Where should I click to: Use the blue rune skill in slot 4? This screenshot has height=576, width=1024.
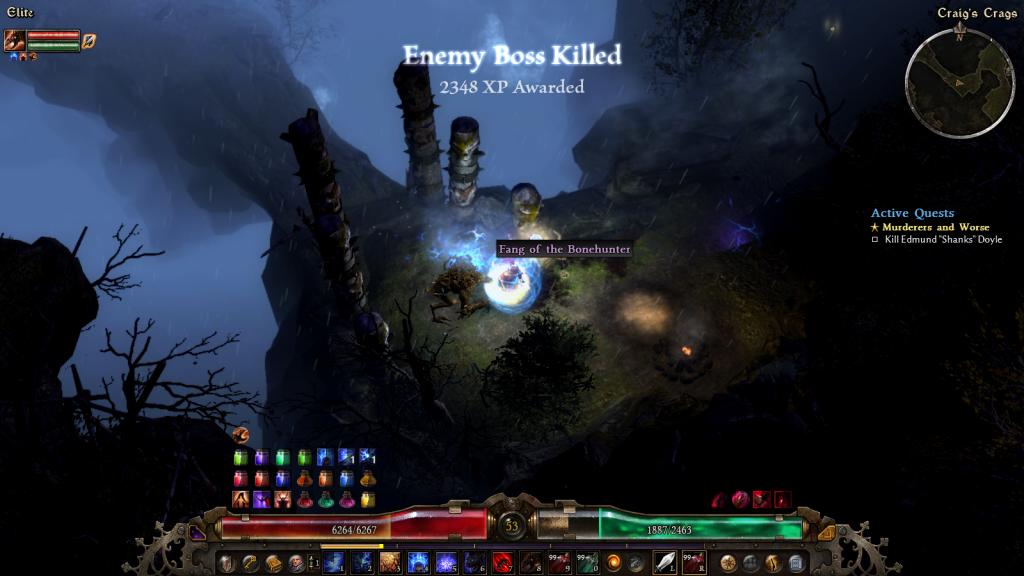point(418,563)
